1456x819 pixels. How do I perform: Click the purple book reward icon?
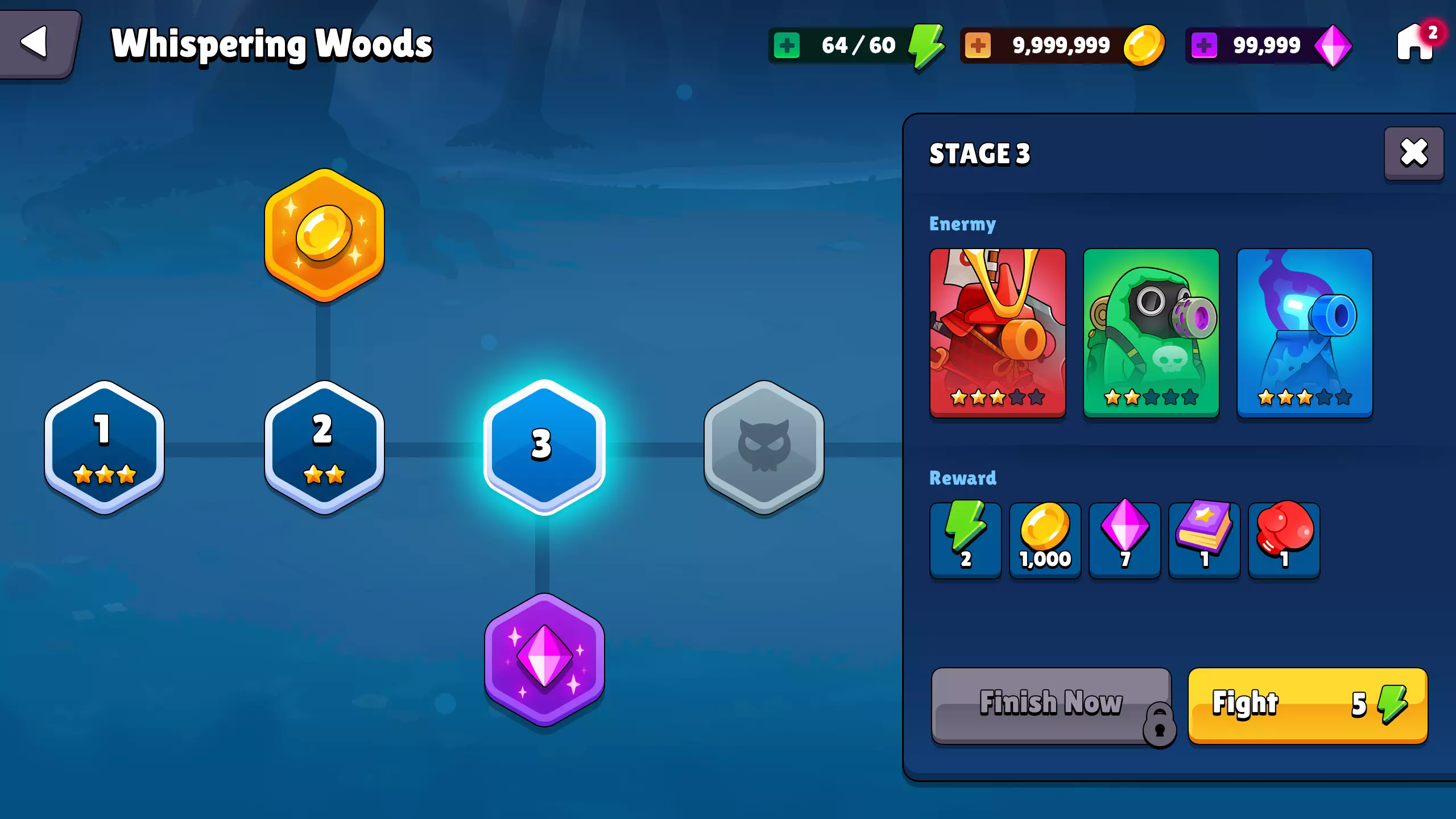[1204, 539]
